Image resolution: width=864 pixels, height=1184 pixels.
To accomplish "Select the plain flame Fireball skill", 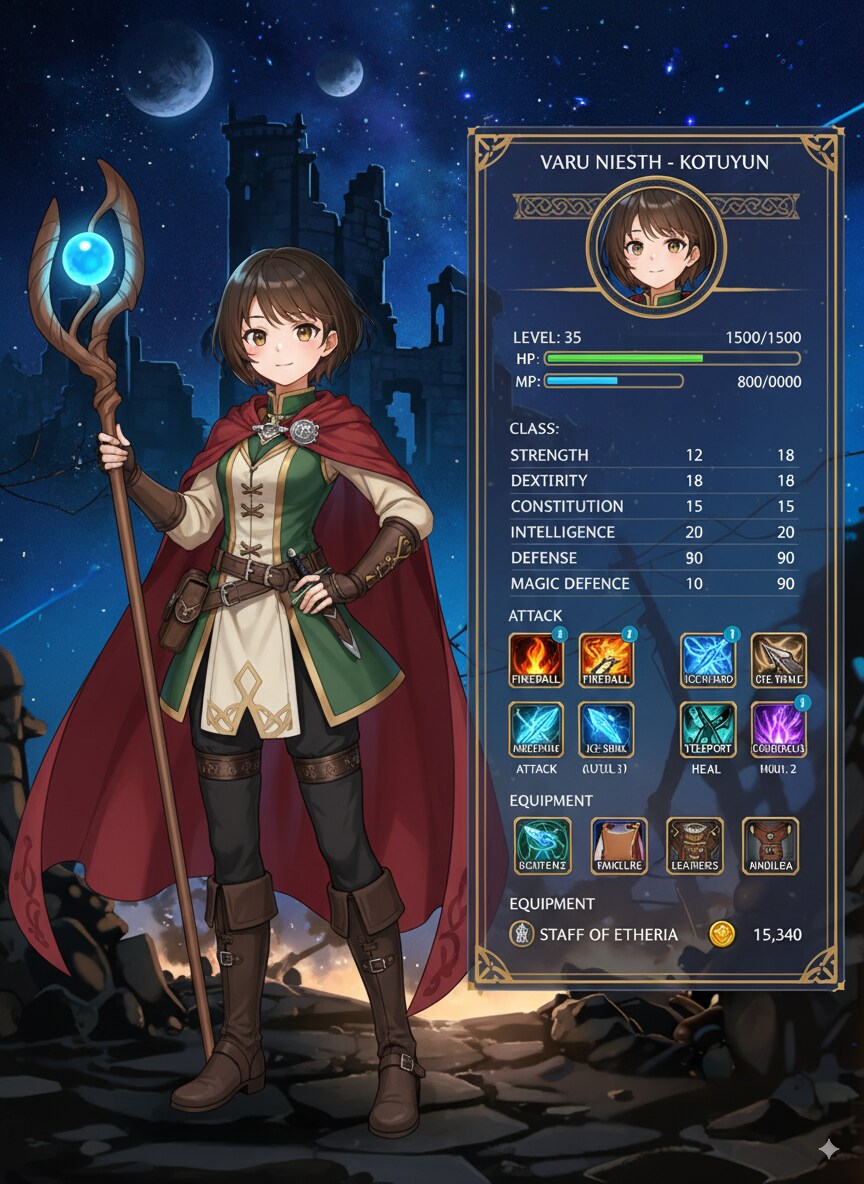I will pyautogui.click(x=536, y=661).
